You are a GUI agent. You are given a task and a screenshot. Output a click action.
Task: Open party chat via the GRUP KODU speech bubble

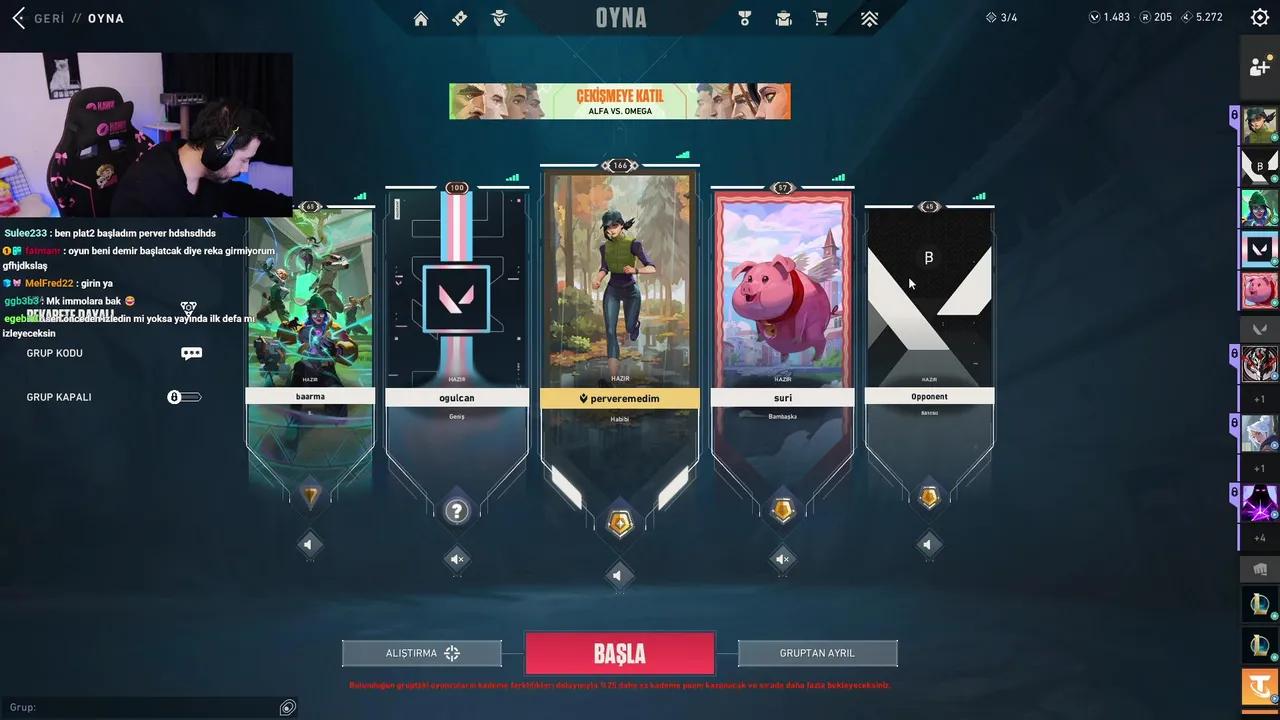pos(191,353)
